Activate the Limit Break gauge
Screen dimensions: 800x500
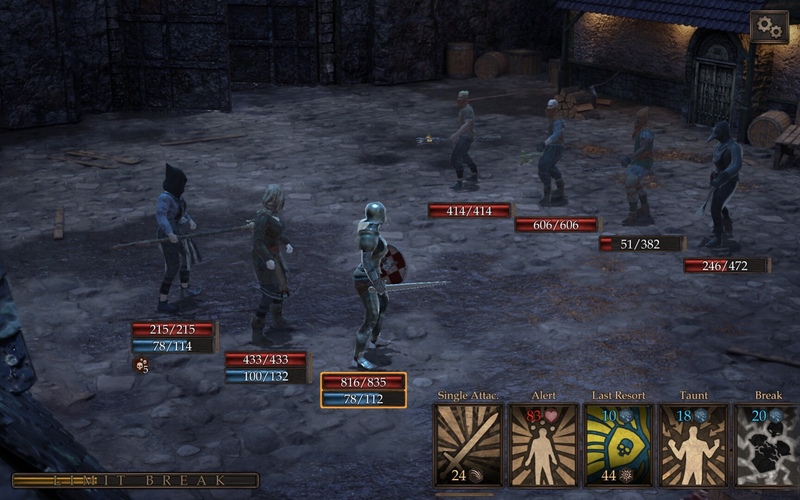coord(135,481)
